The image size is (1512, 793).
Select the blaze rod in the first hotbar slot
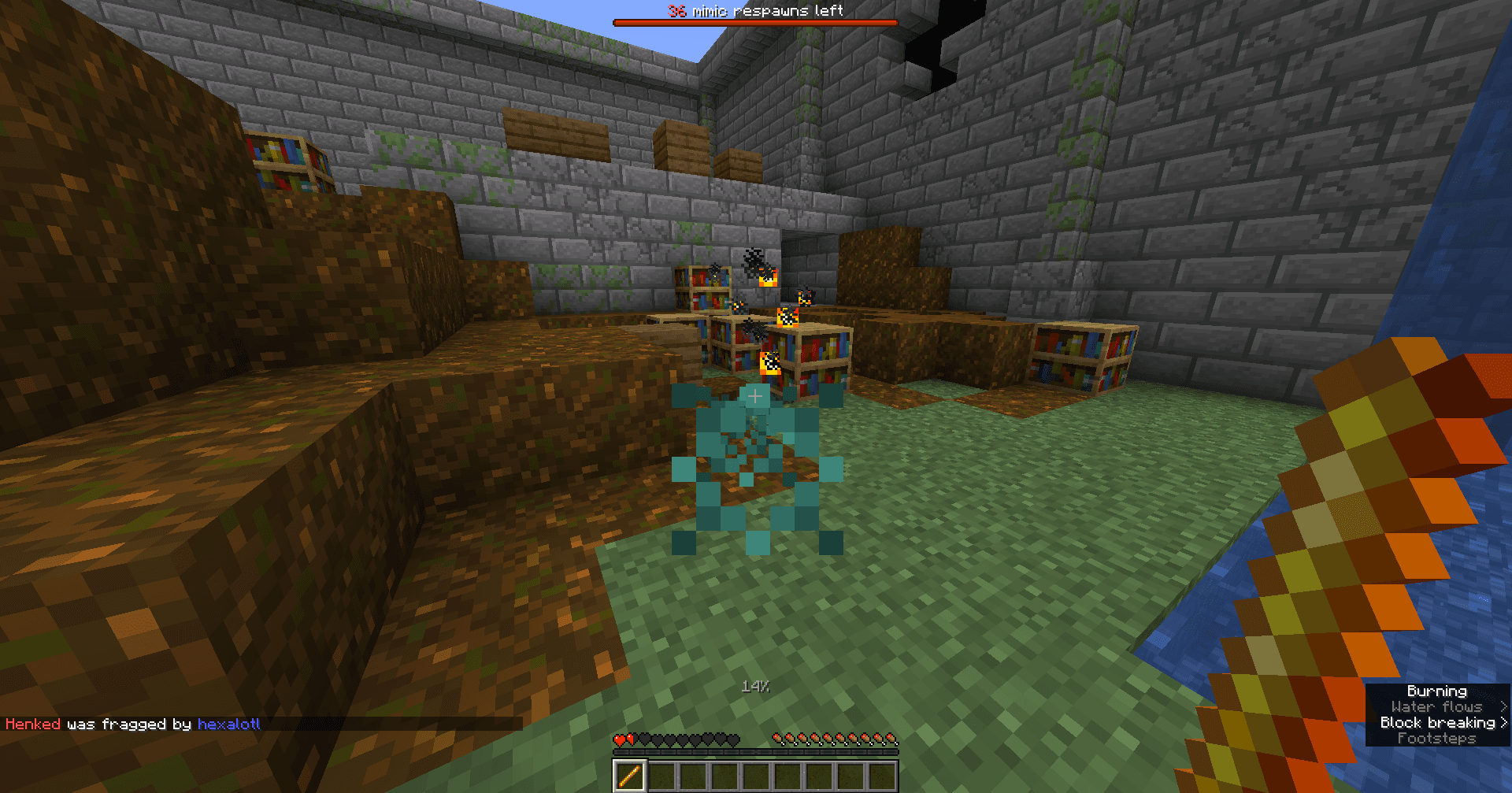pos(628,776)
